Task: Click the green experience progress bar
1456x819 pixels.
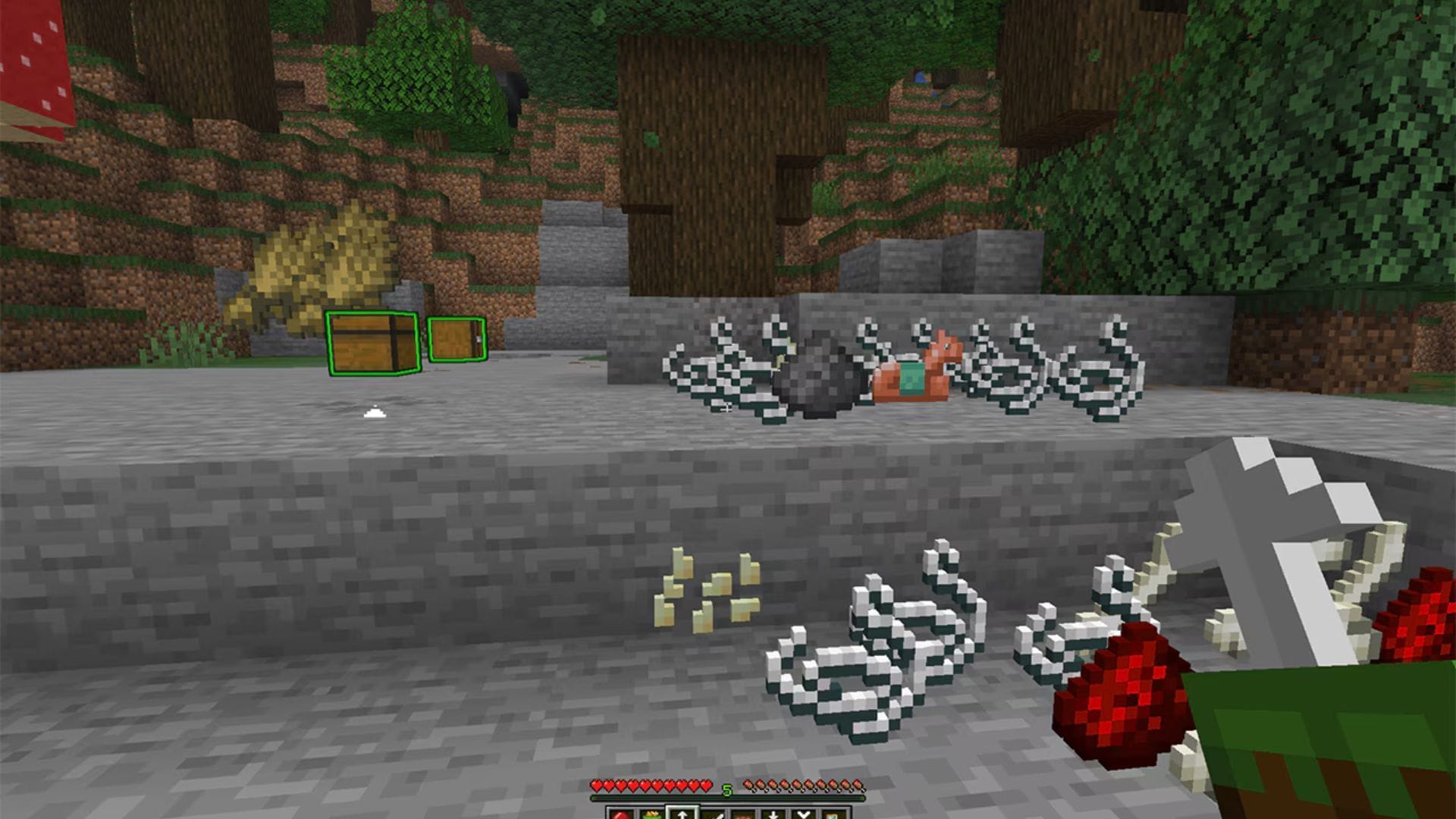Action: click(x=728, y=798)
